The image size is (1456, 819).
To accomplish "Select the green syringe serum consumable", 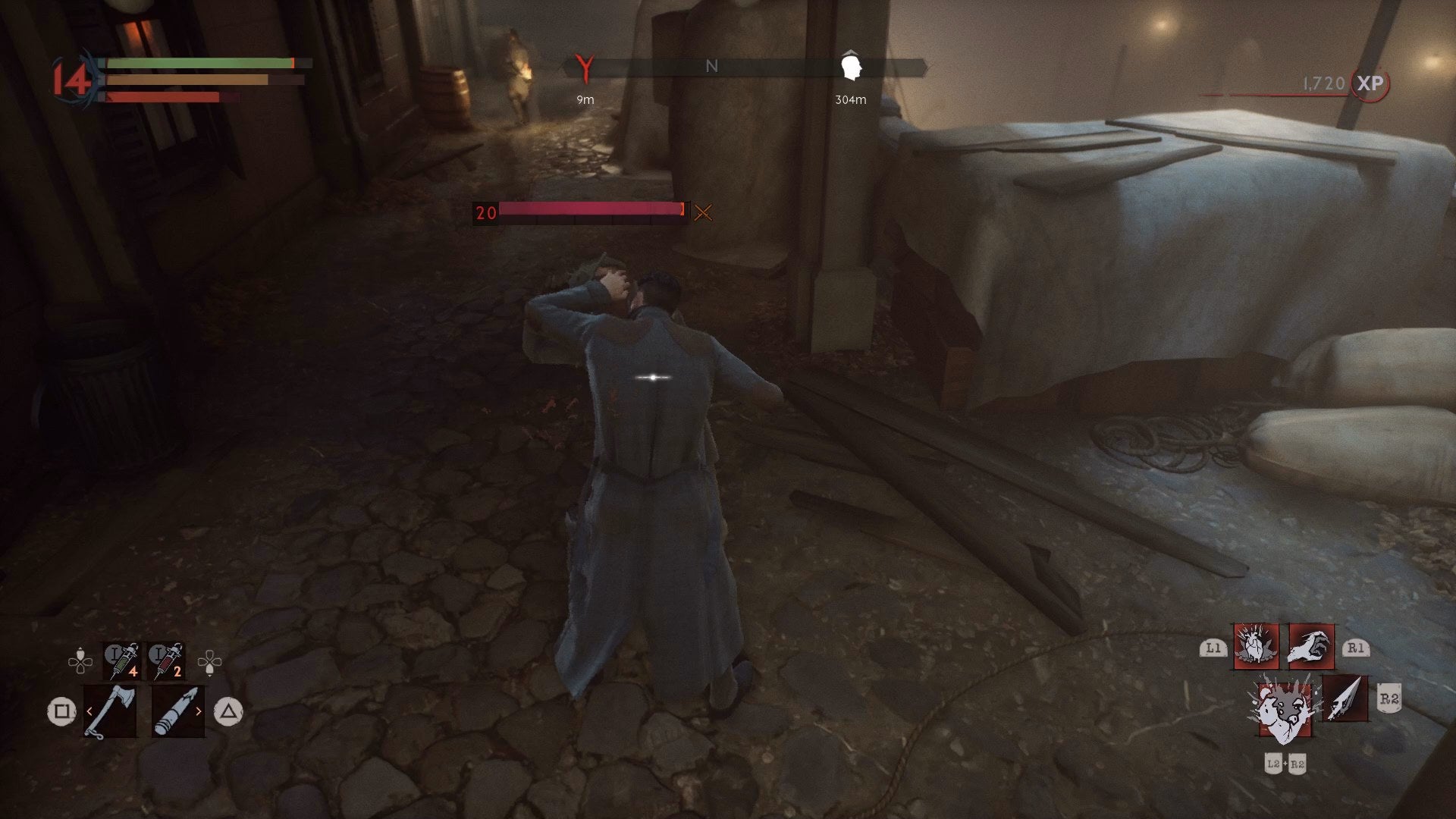I will (x=121, y=661).
